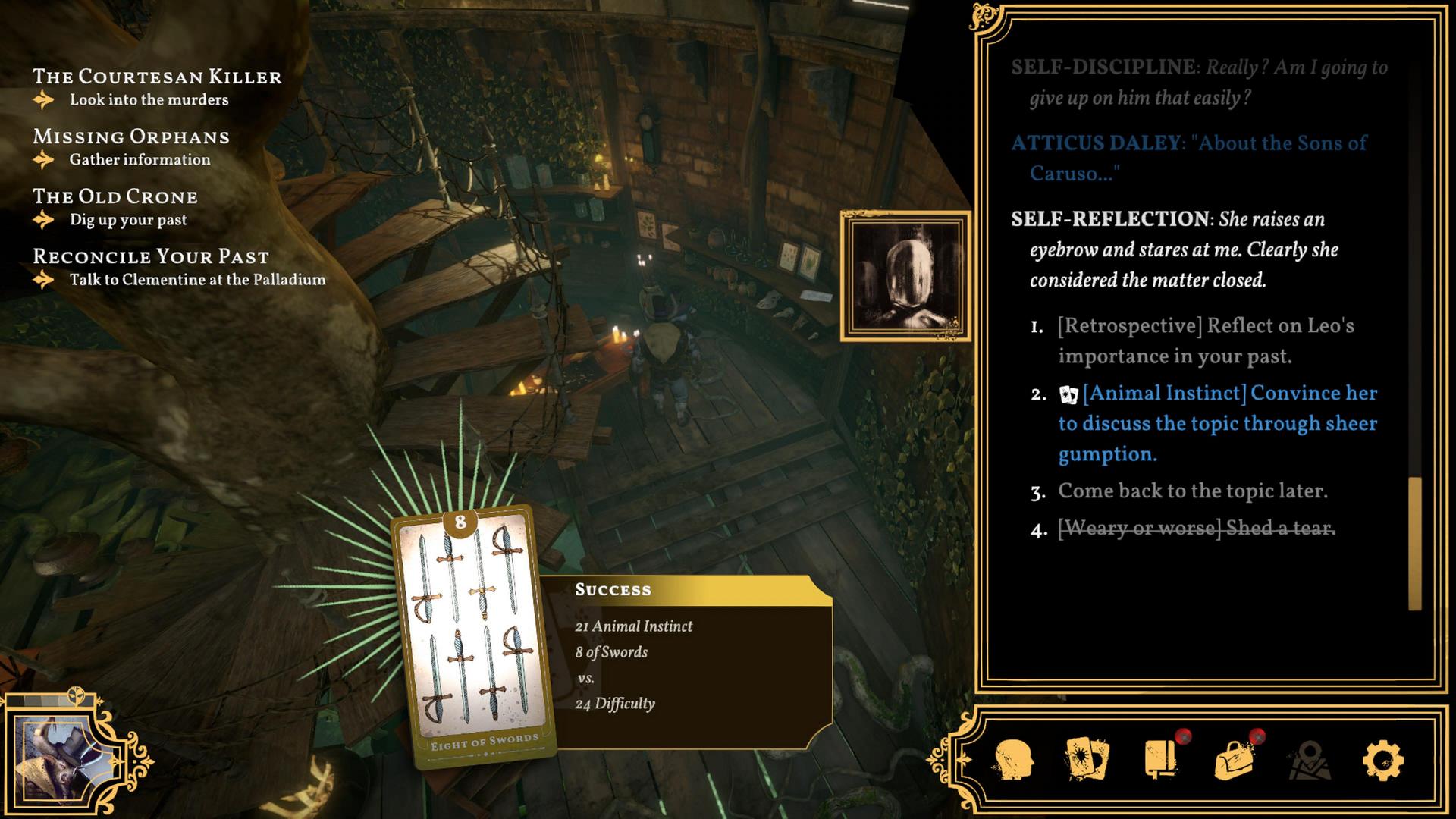The height and width of the screenshot is (819, 1456).
Task: View The Old Crone quest entry
Action: 115,196
